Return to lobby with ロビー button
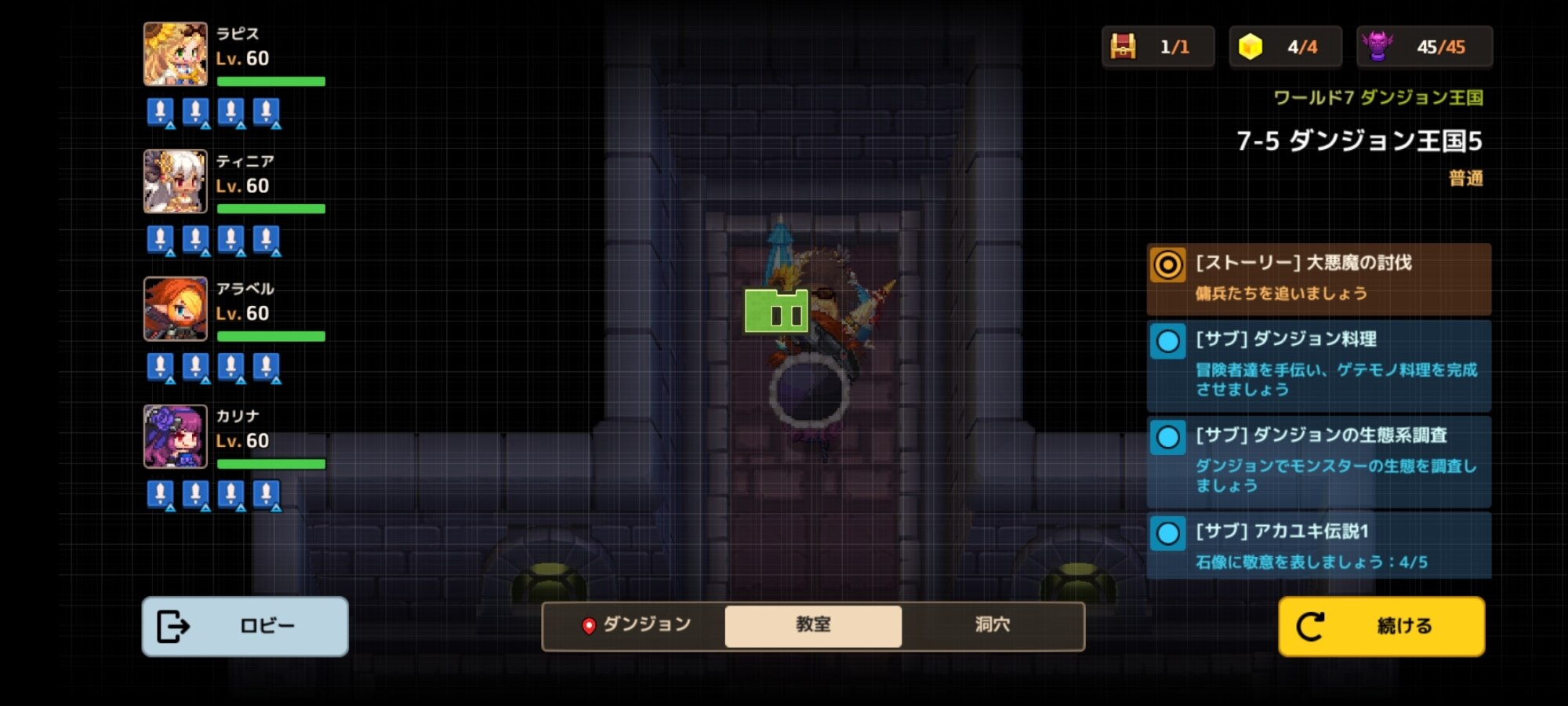 (245, 626)
